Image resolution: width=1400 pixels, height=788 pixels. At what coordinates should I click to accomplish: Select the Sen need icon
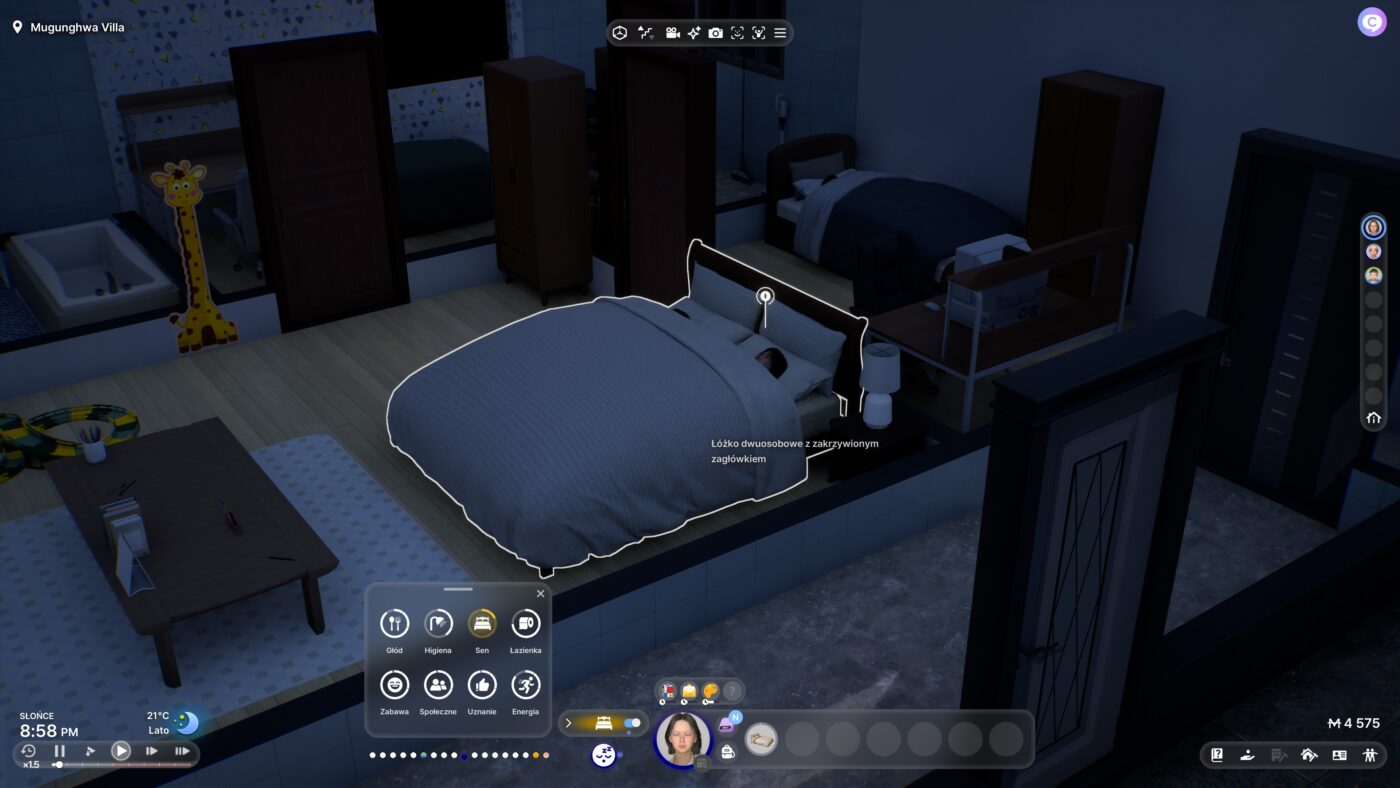(x=482, y=624)
